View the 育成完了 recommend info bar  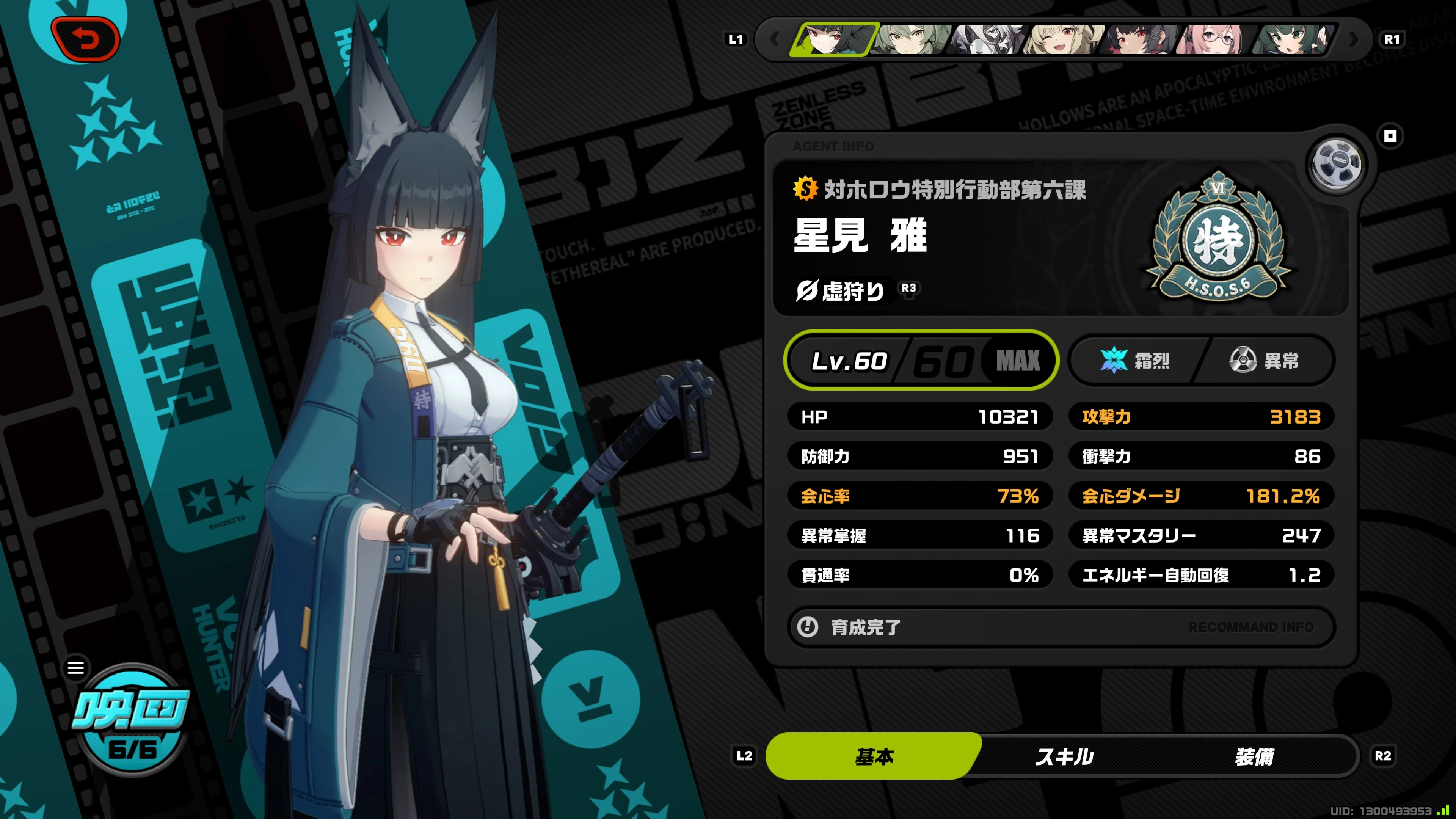(x=1061, y=627)
